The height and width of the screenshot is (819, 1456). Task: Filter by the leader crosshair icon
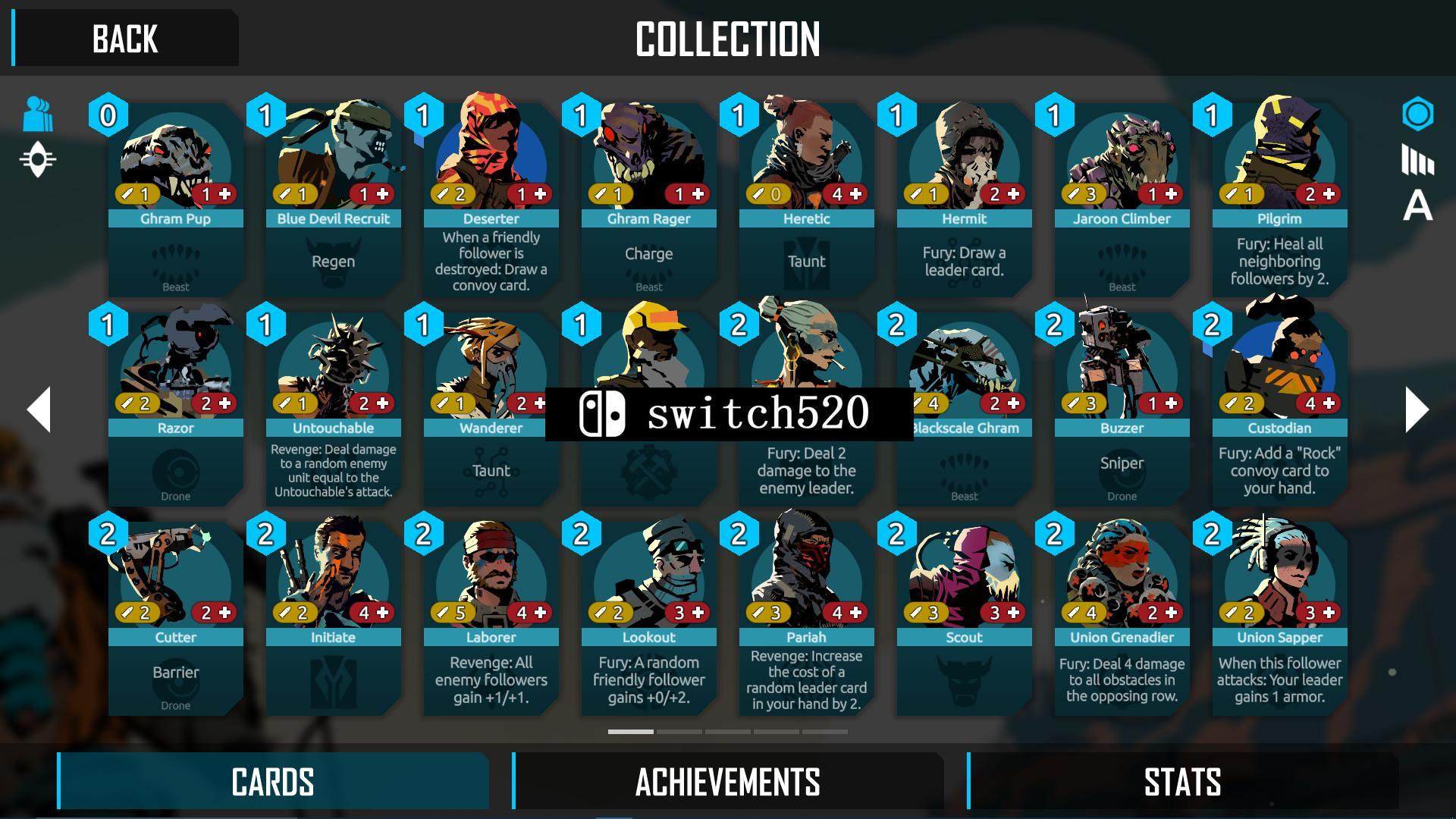pyautogui.click(x=38, y=160)
